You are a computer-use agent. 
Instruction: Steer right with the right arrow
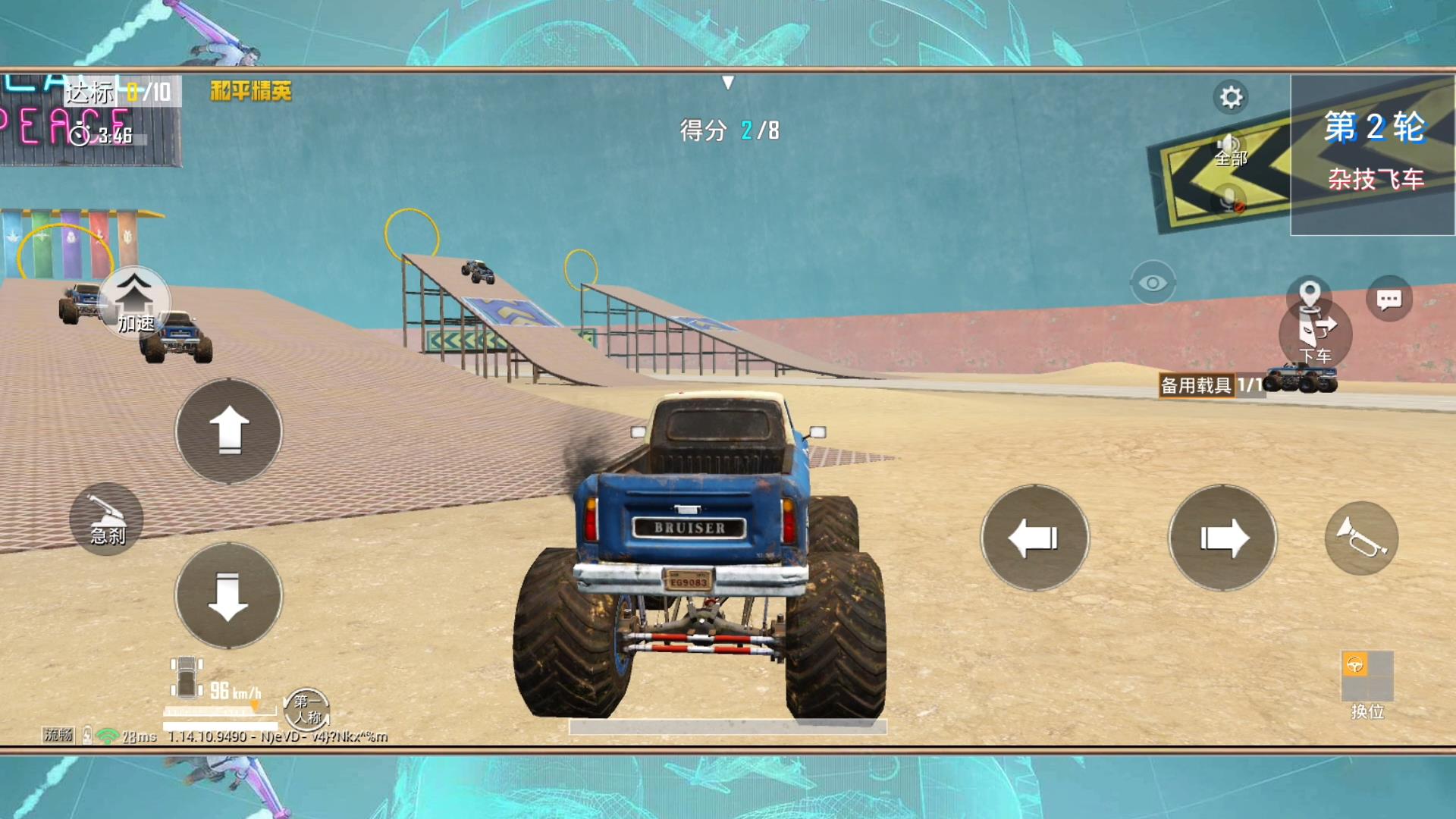(x=1222, y=538)
